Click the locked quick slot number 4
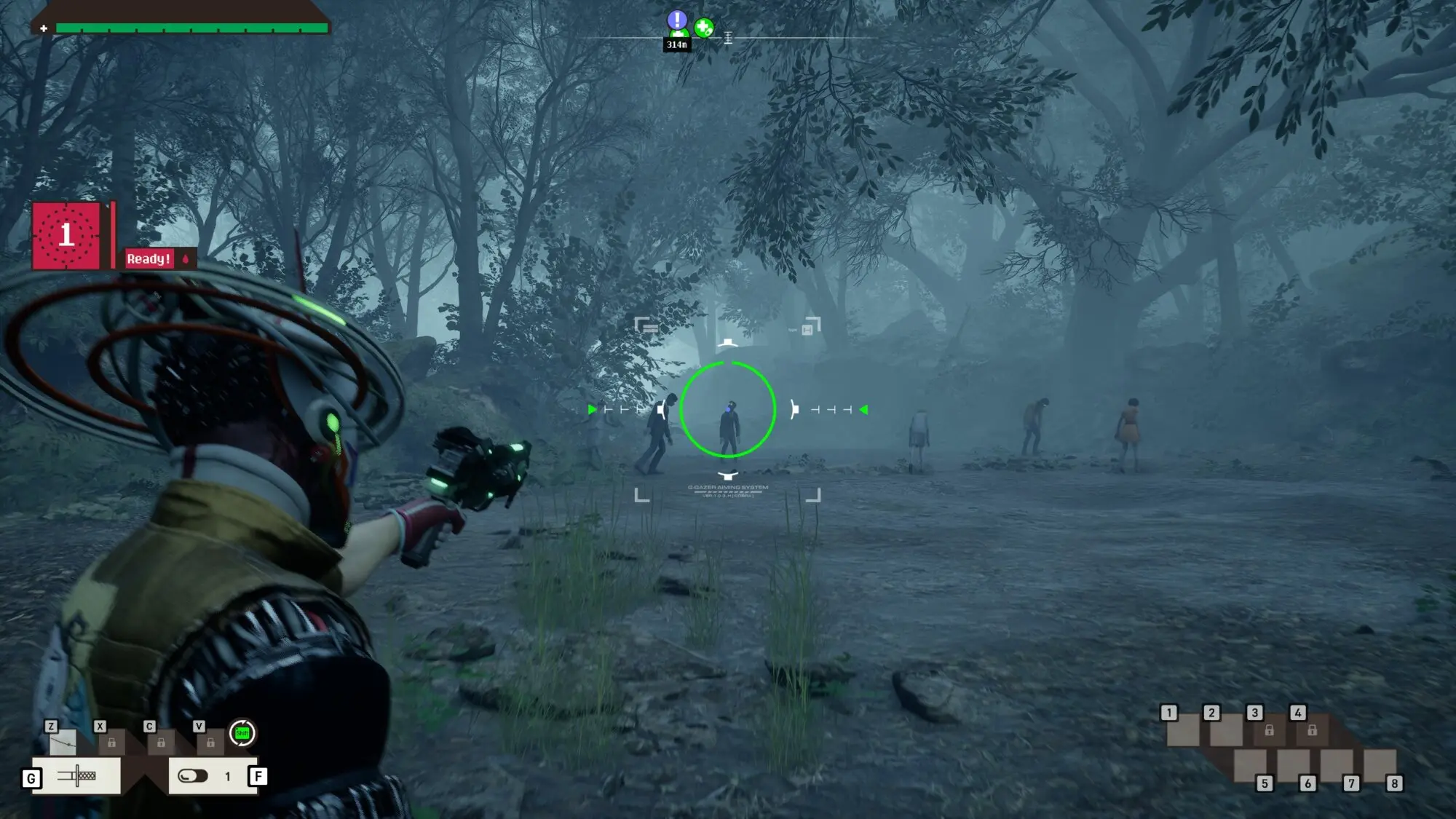This screenshot has width=1456, height=819. click(x=1312, y=729)
